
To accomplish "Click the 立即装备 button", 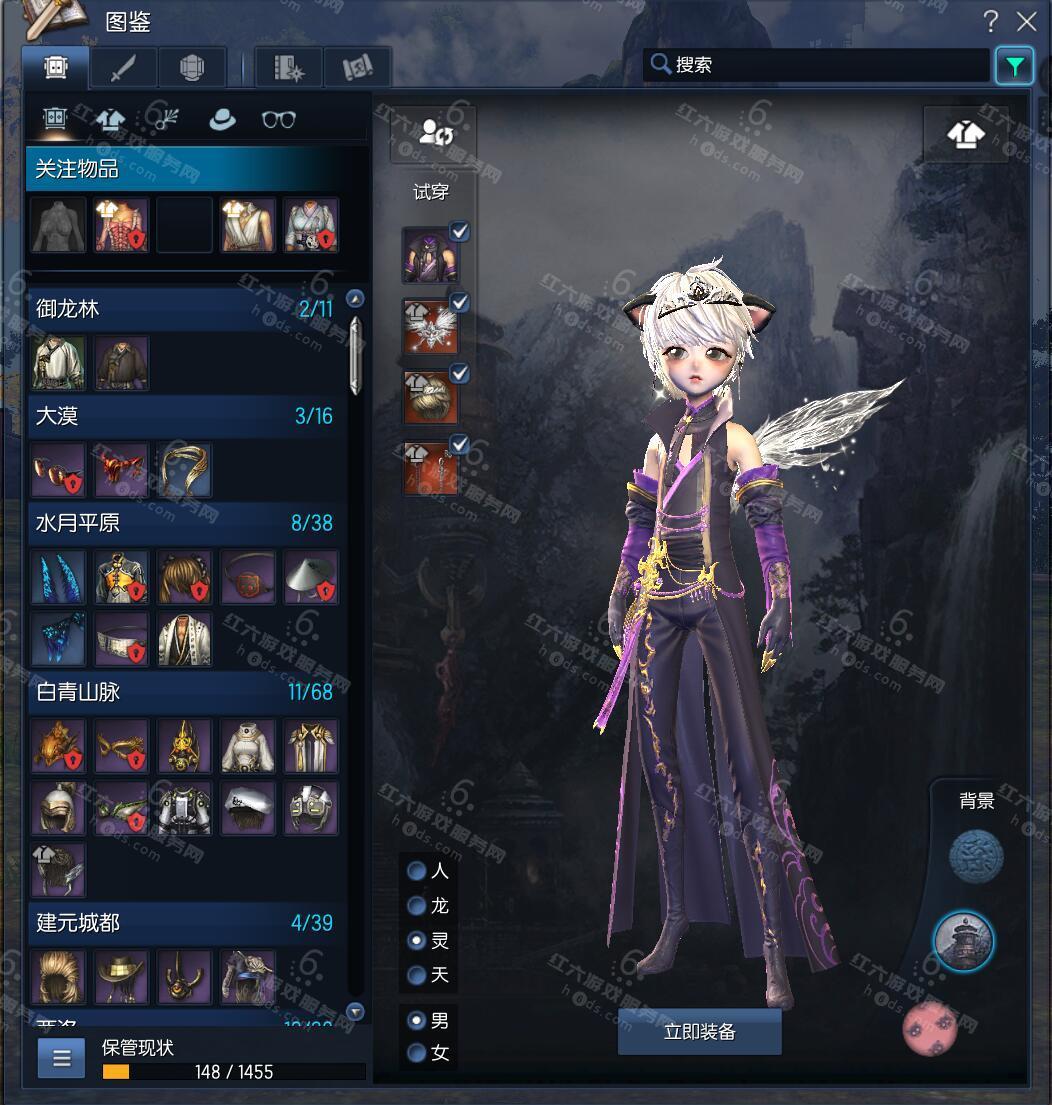I will tap(699, 1032).
